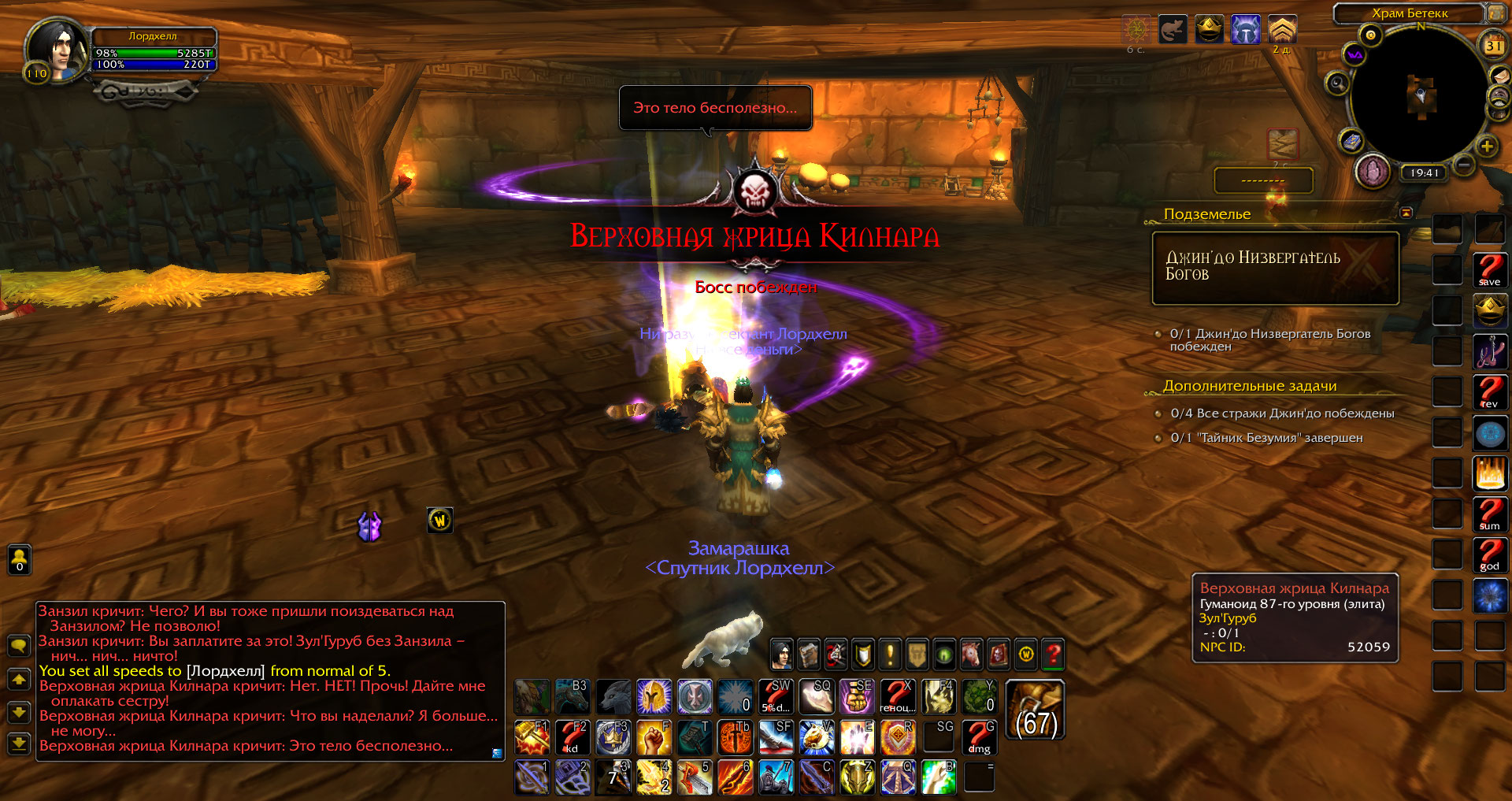Image resolution: width=1512 pixels, height=801 pixels.
Task: Activate the fishing hook ability
Action: [x=1489, y=351]
